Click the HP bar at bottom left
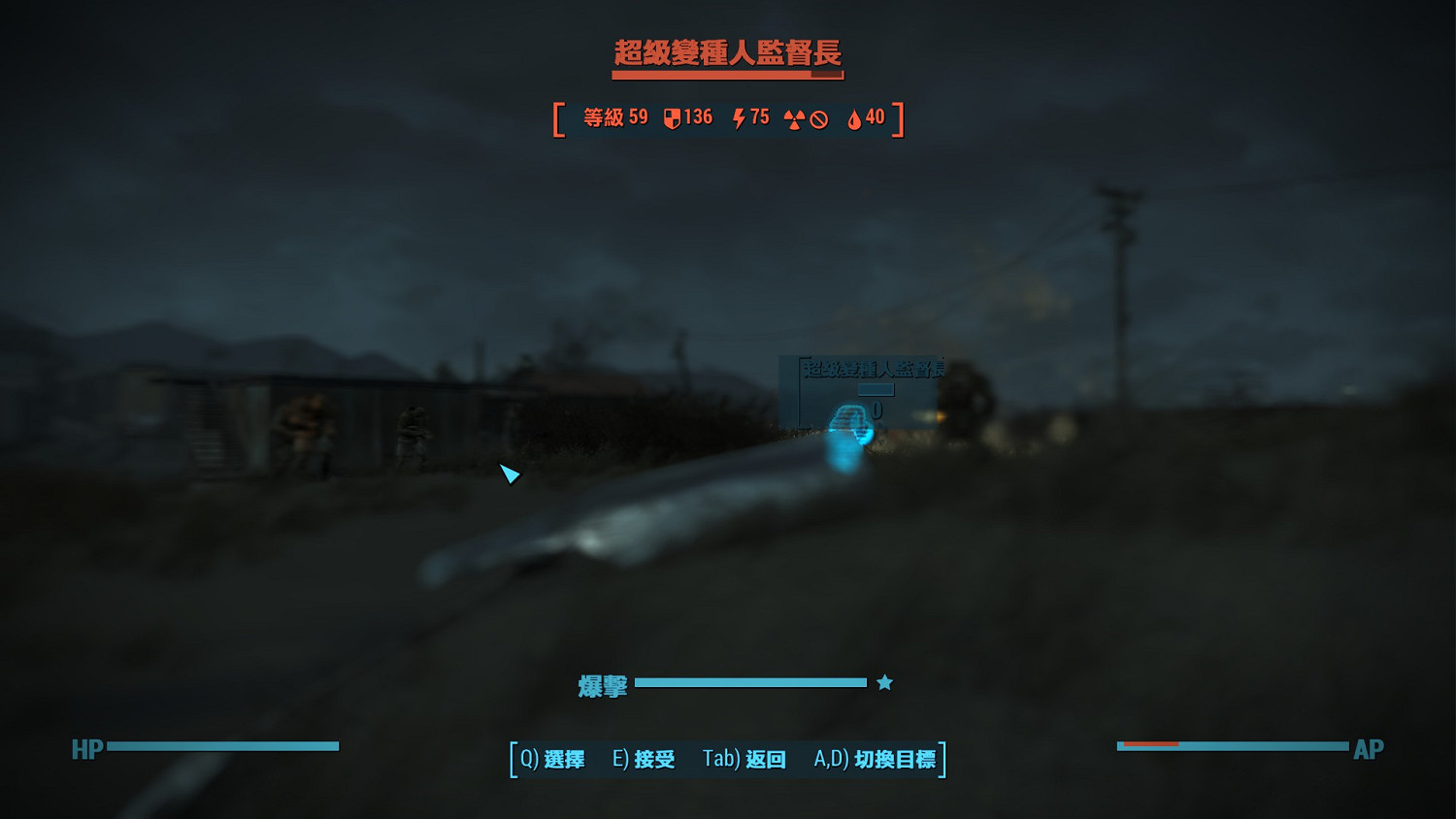The height and width of the screenshot is (819, 1456). pyautogui.click(x=223, y=748)
